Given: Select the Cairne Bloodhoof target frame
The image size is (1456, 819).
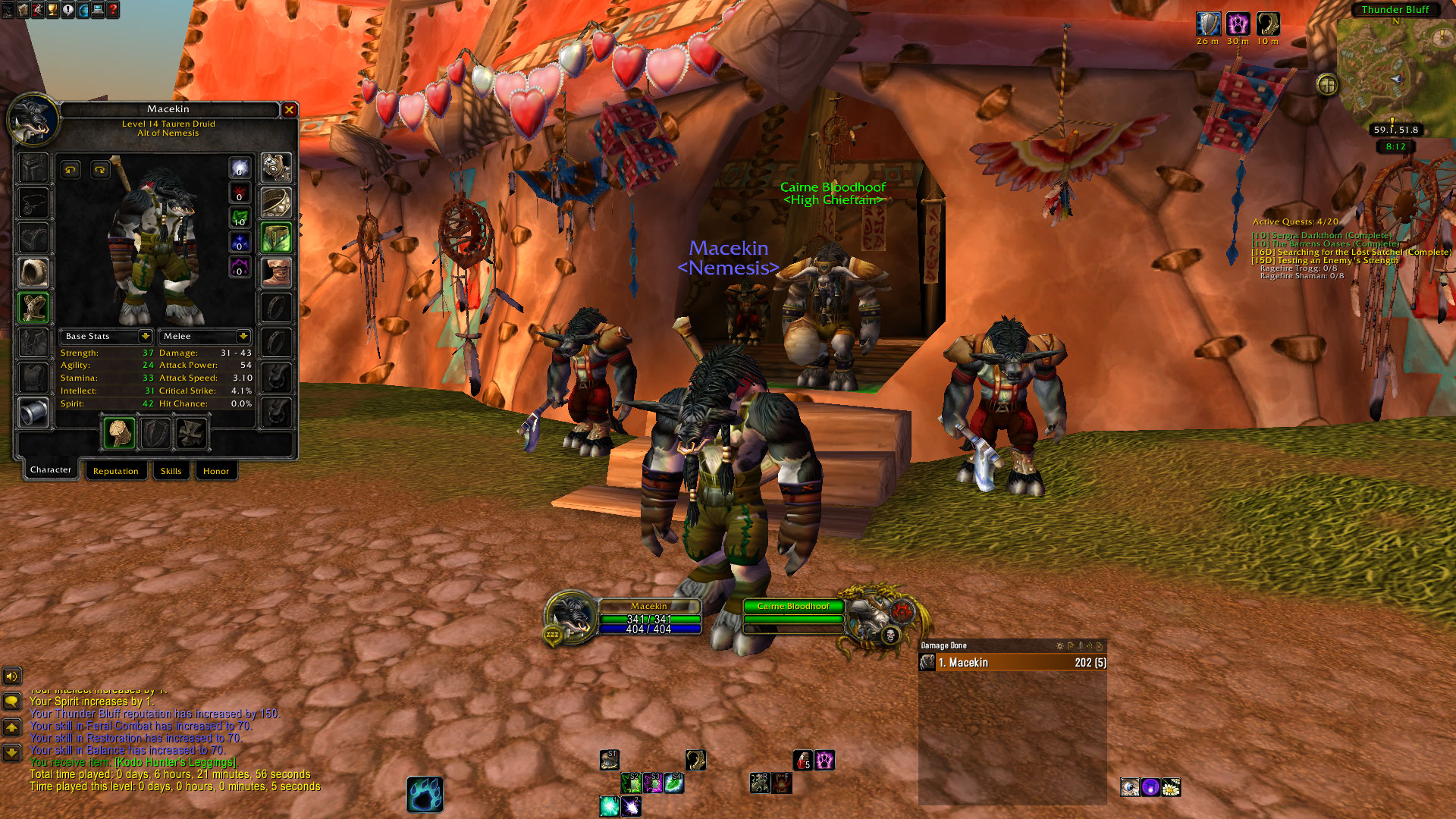Looking at the screenshot, I should tap(793, 607).
